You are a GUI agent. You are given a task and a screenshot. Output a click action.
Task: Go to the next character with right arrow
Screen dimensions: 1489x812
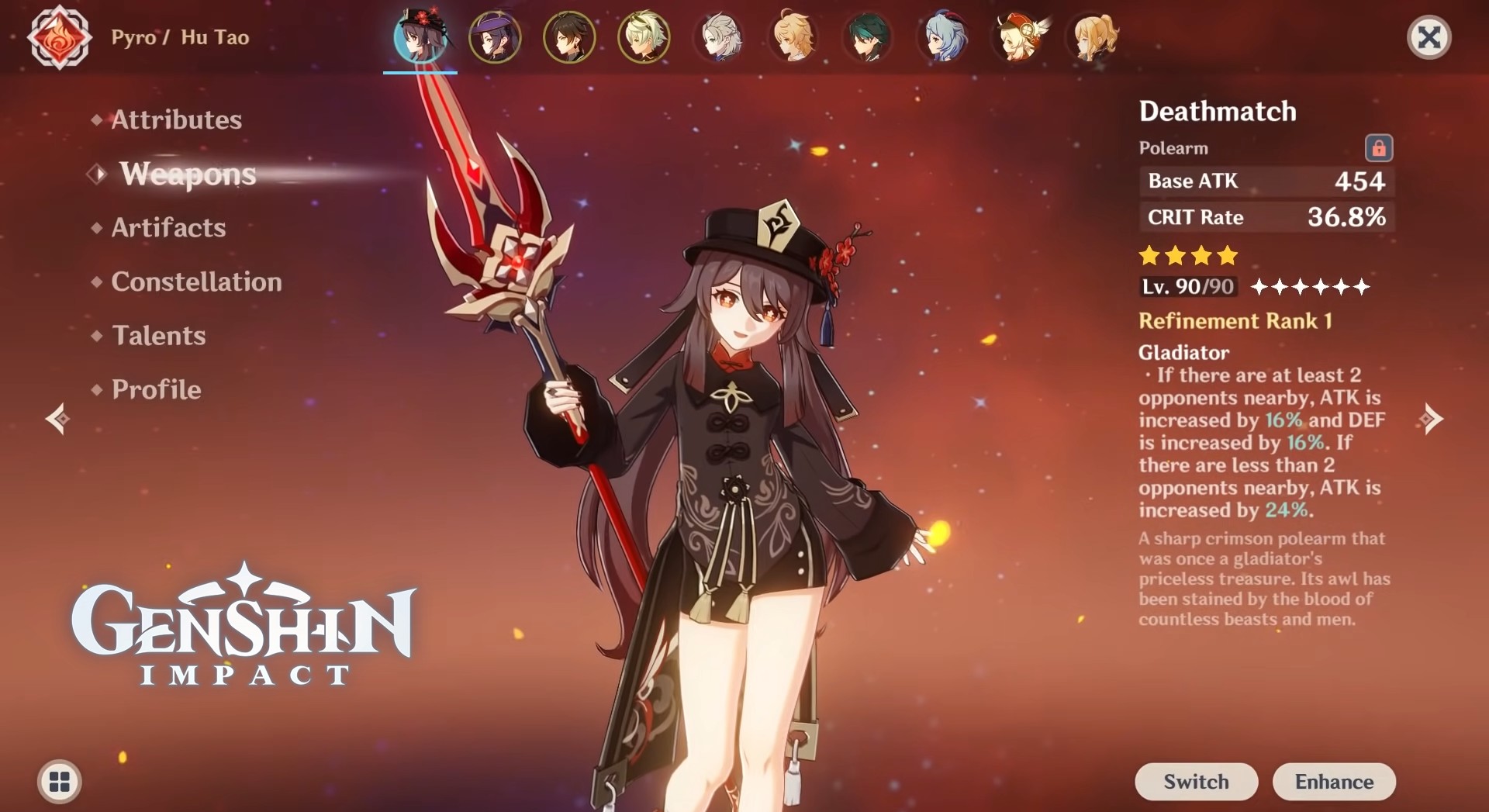pos(1431,419)
